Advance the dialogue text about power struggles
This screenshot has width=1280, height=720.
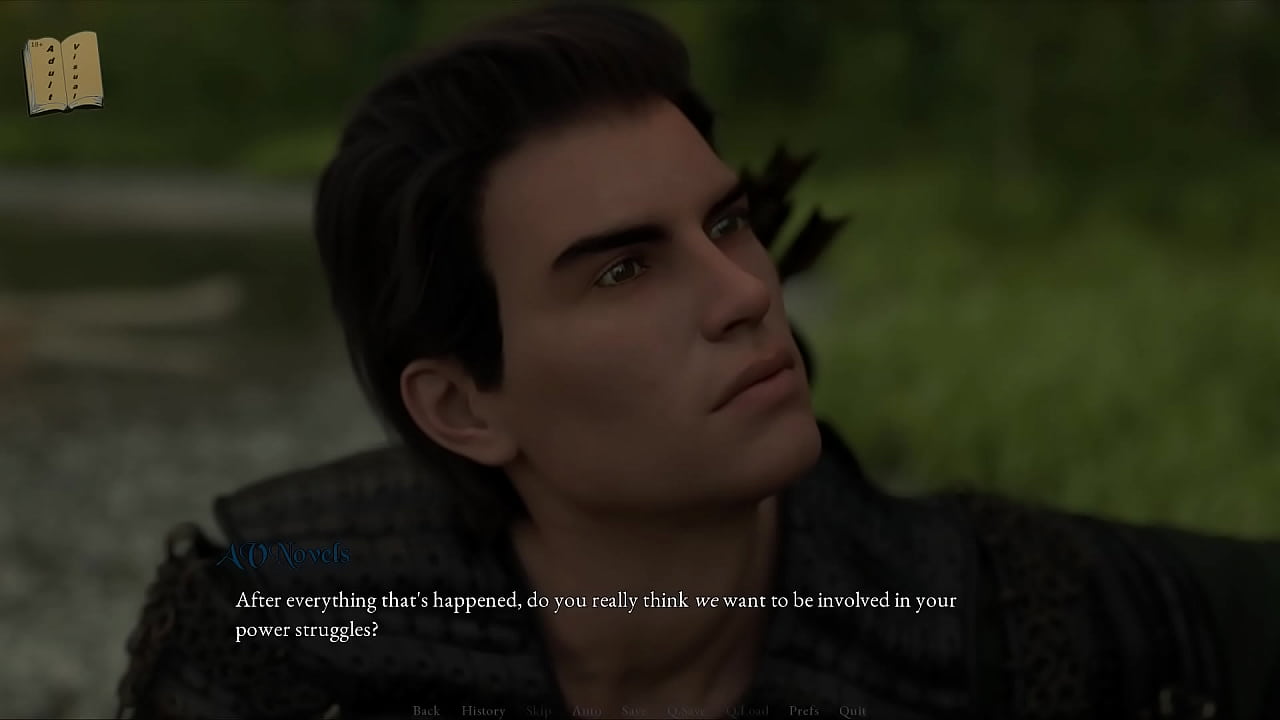coord(595,614)
